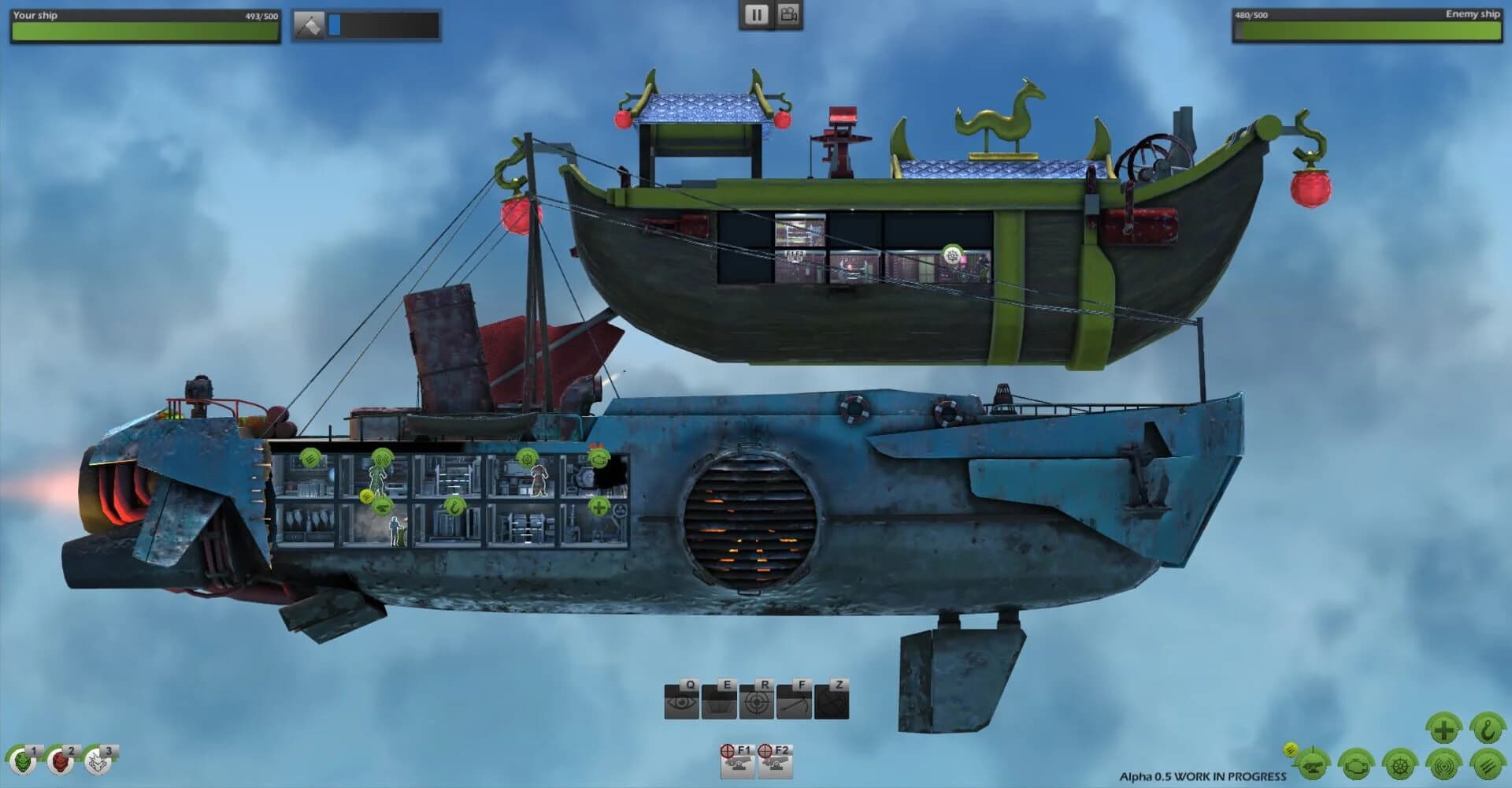Switch to cinematic camera mode
This screenshot has width=1512, height=788.
pos(788,15)
